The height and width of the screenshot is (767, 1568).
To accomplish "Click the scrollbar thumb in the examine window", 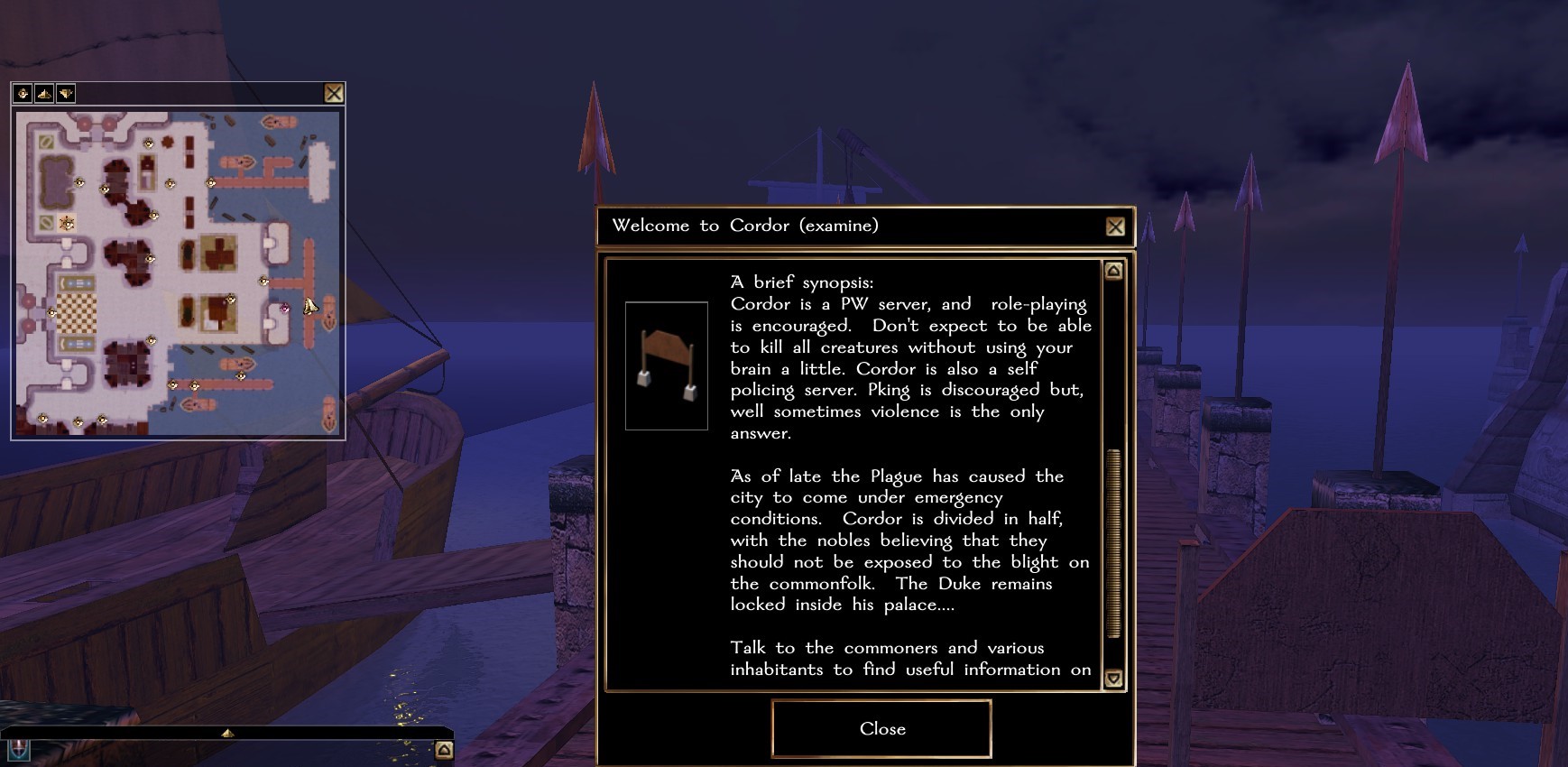I will coord(1114,543).
